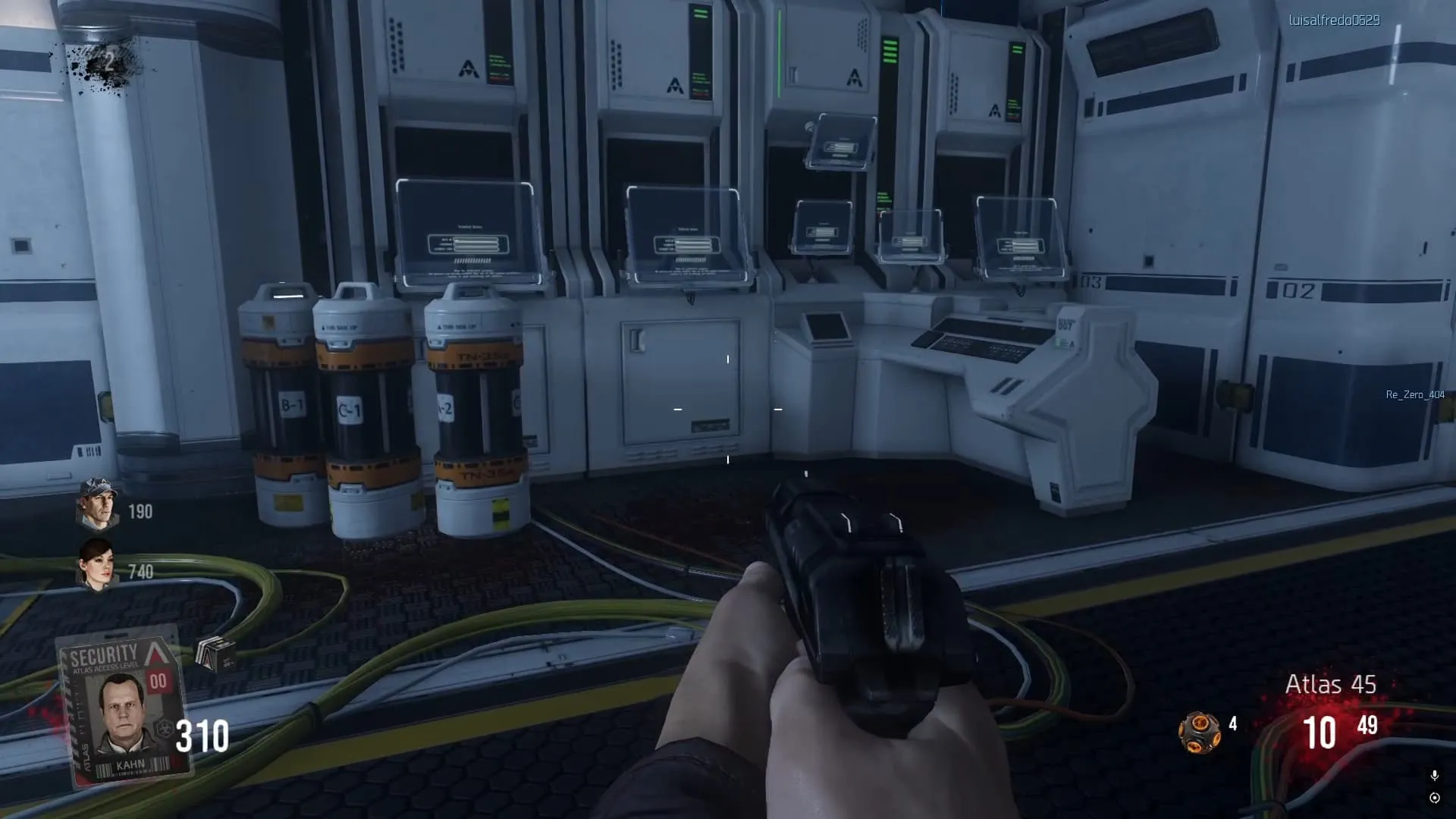Select the female teammate portrait showing 740
This screenshot has width=1456, height=819.
pos(96,565)
